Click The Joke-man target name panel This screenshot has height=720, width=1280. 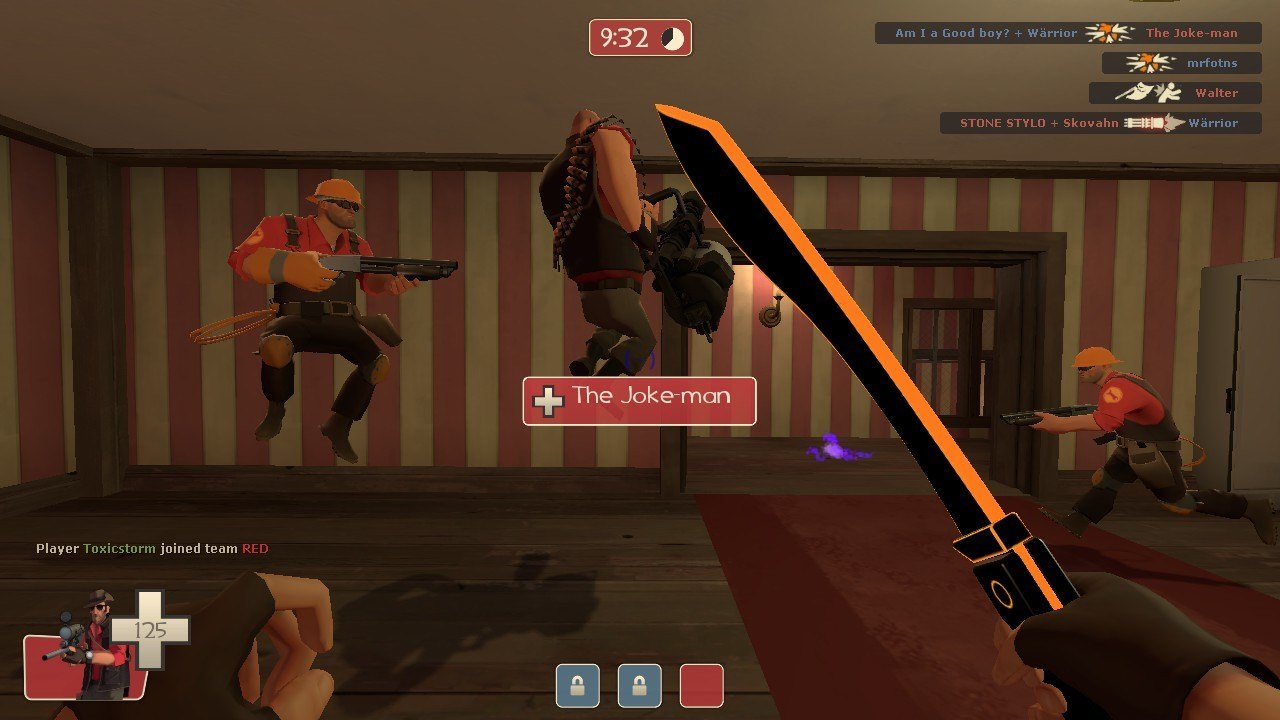click(639, 401)
